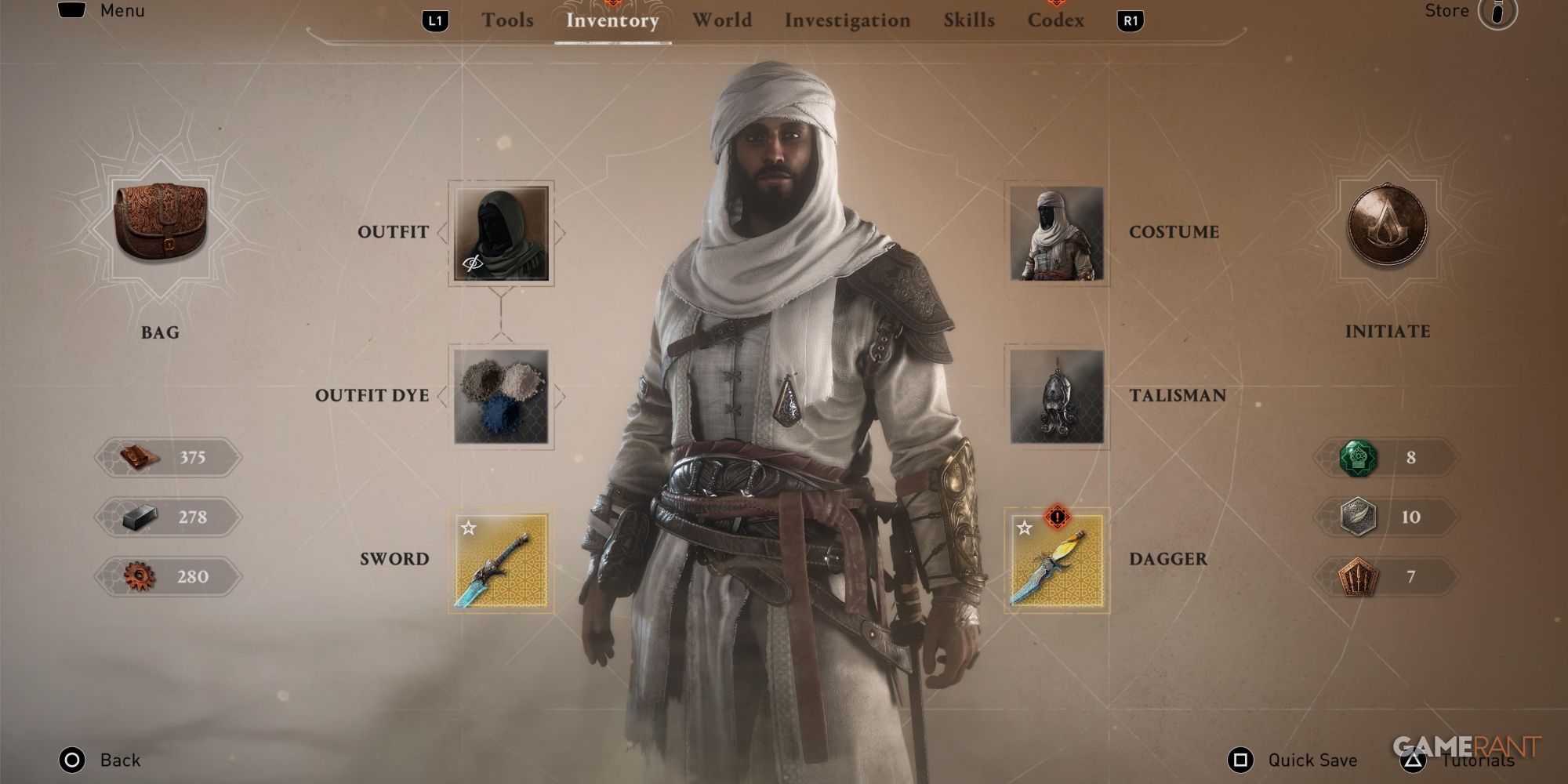Open the Investigation tab
Image resolution: width=1568 pixels, height=784 pixels.
[848, 20]
